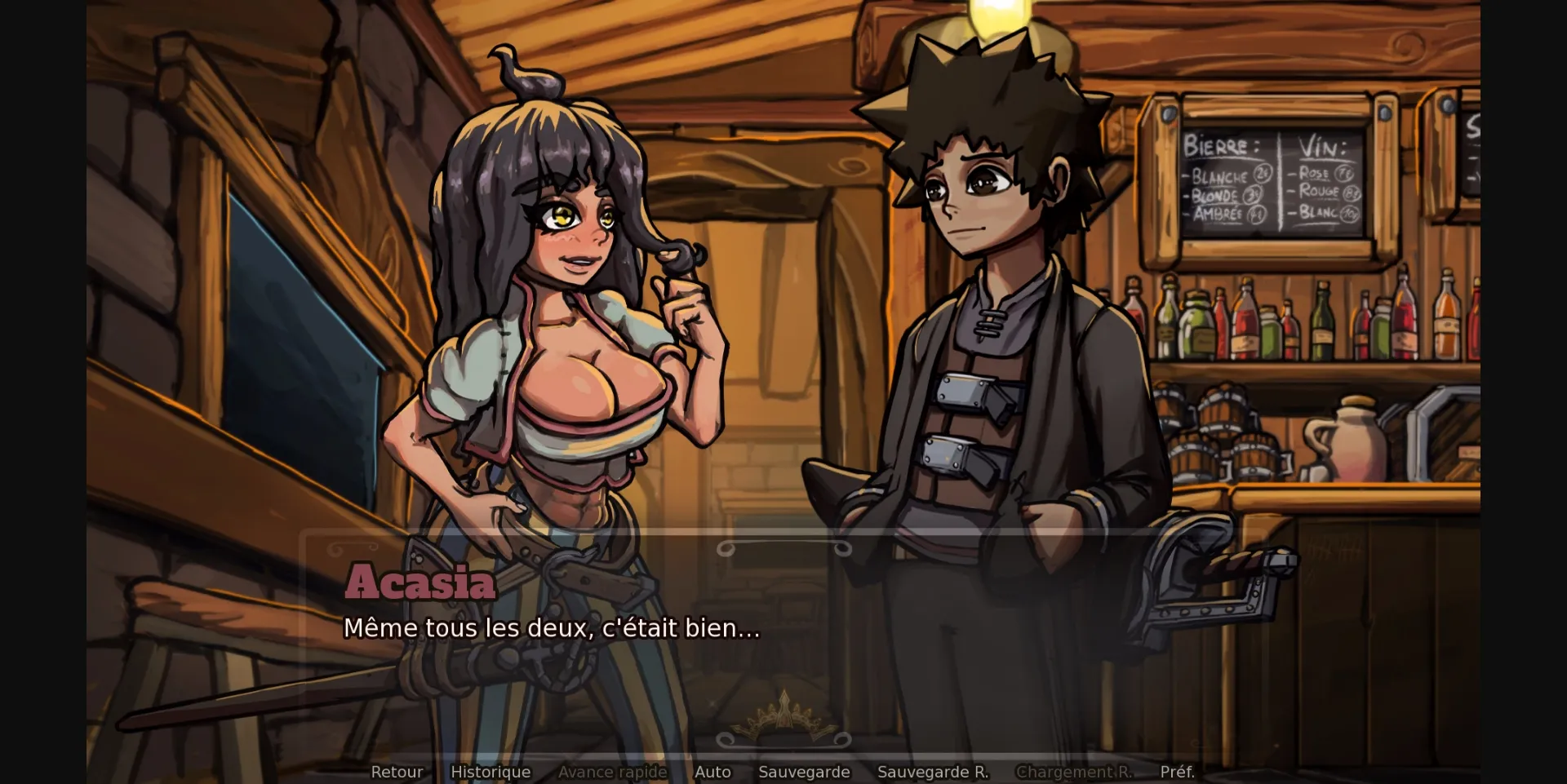The height and width of the screenshot is (784, 1567).
Task: Open the Sauvegarde save screen
Action: (804, 771)
